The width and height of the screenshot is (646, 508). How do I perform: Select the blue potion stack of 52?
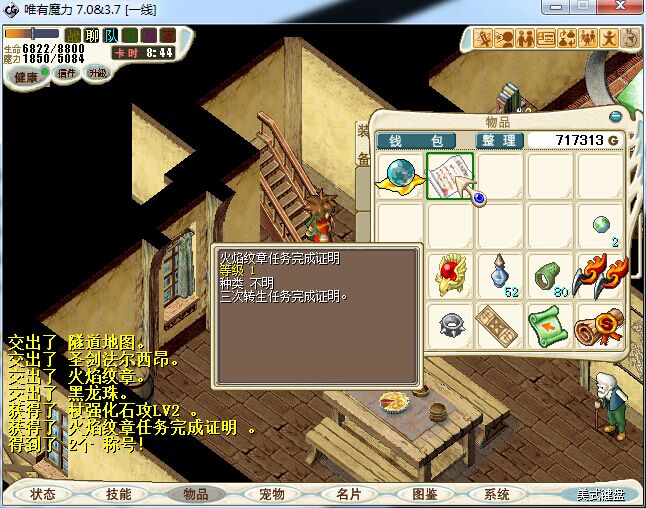(x=501, y=275)
